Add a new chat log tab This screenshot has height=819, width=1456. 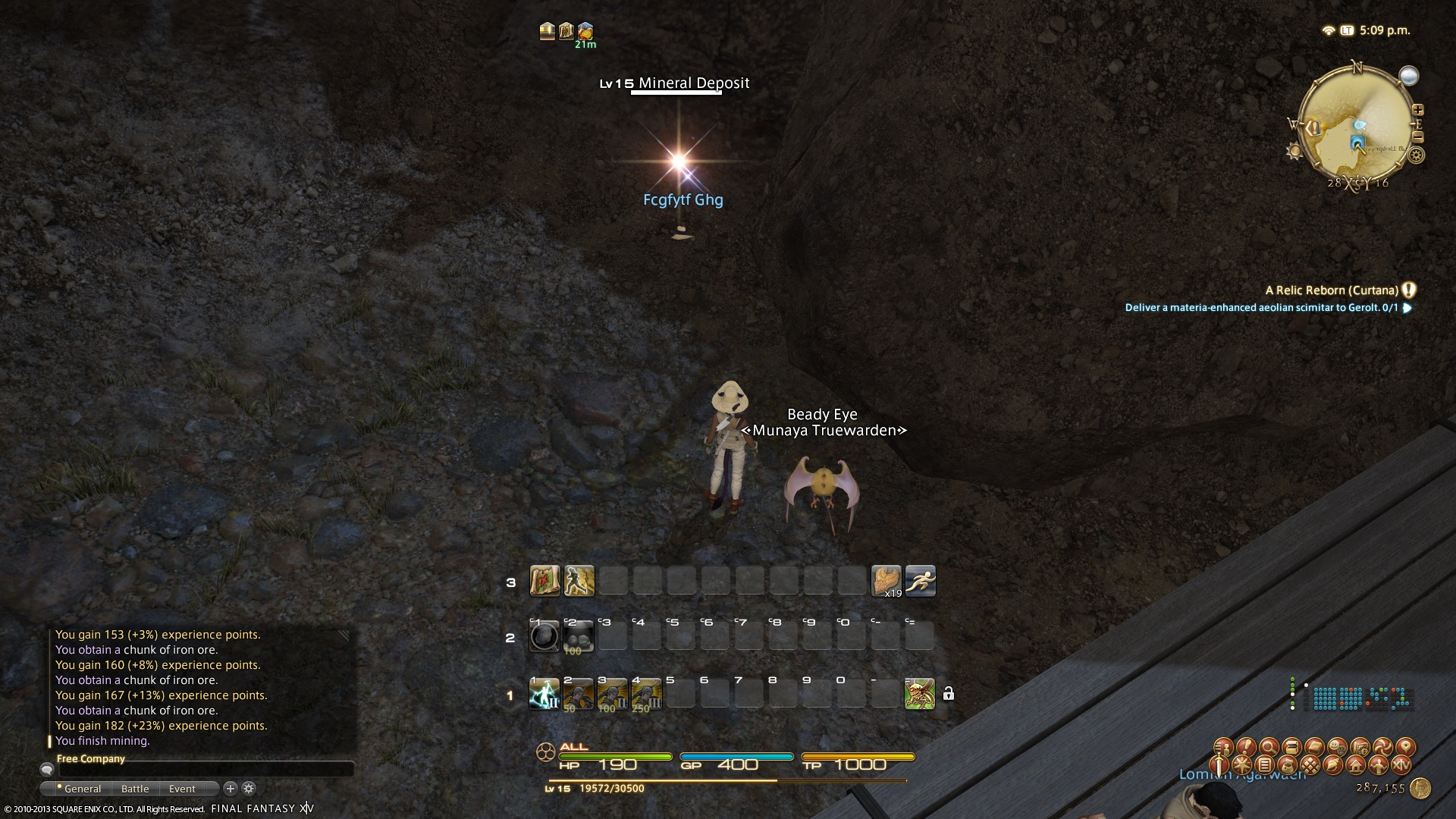coord(231,789)
